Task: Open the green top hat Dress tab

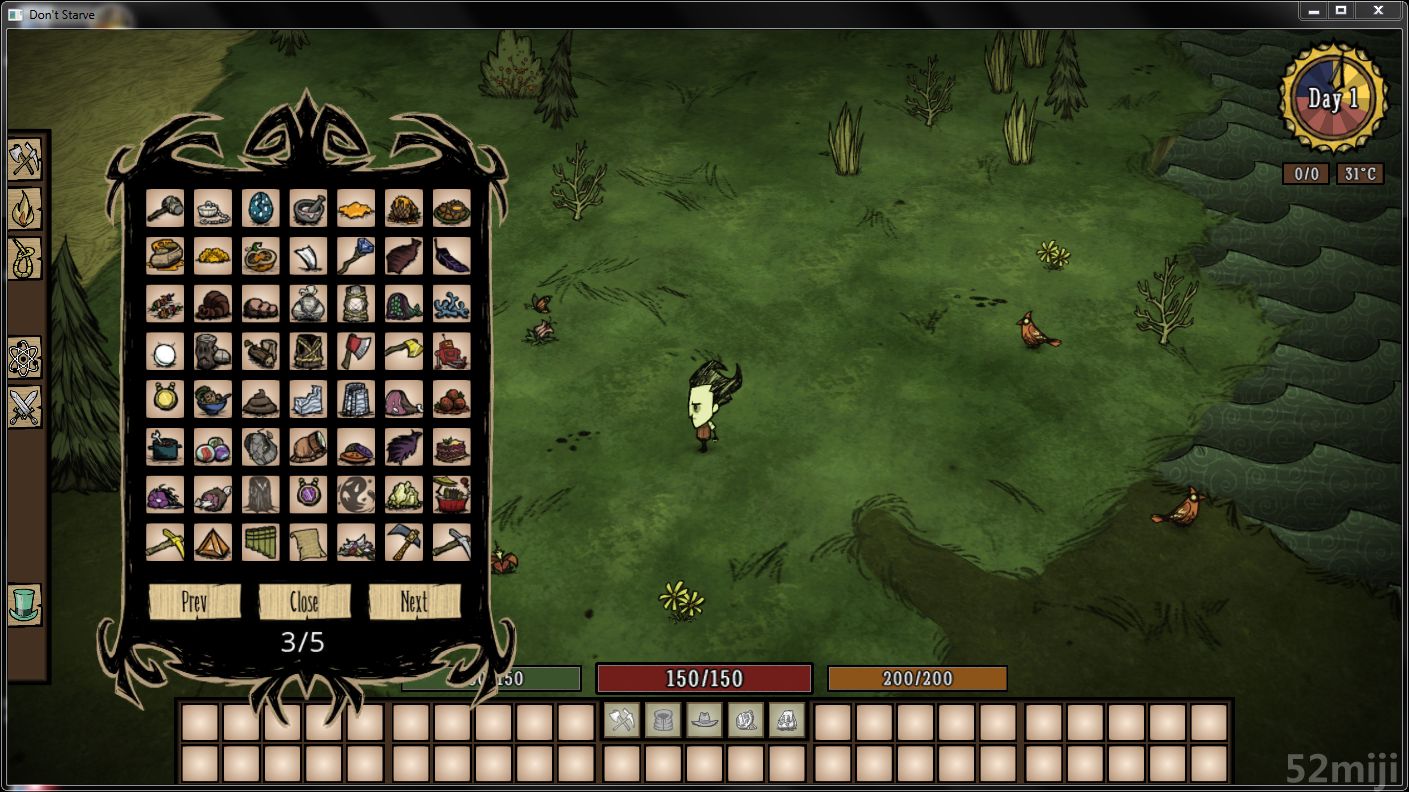Action: click(24, 605)
